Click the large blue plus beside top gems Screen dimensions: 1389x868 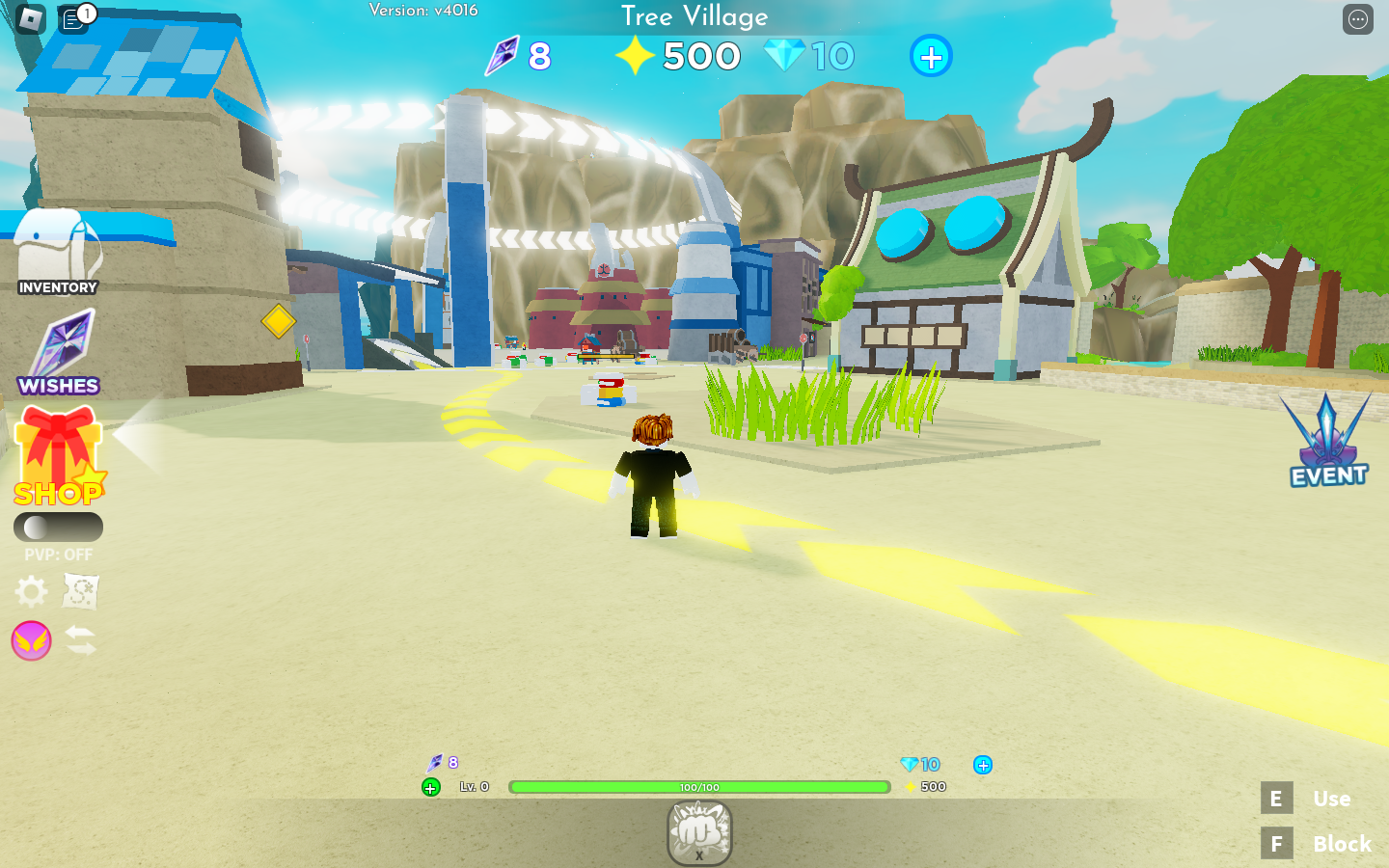931,57
